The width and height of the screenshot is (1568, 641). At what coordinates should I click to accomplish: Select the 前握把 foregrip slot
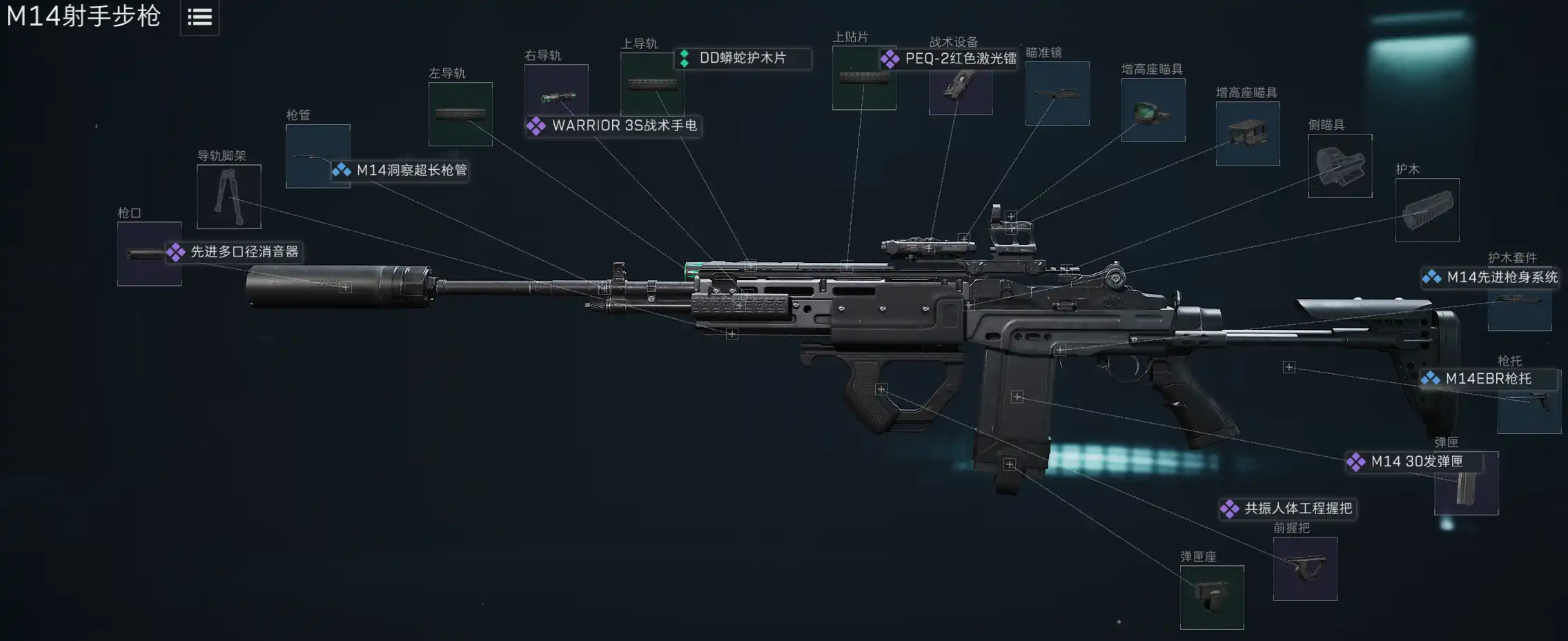(x=1305, y=569)
